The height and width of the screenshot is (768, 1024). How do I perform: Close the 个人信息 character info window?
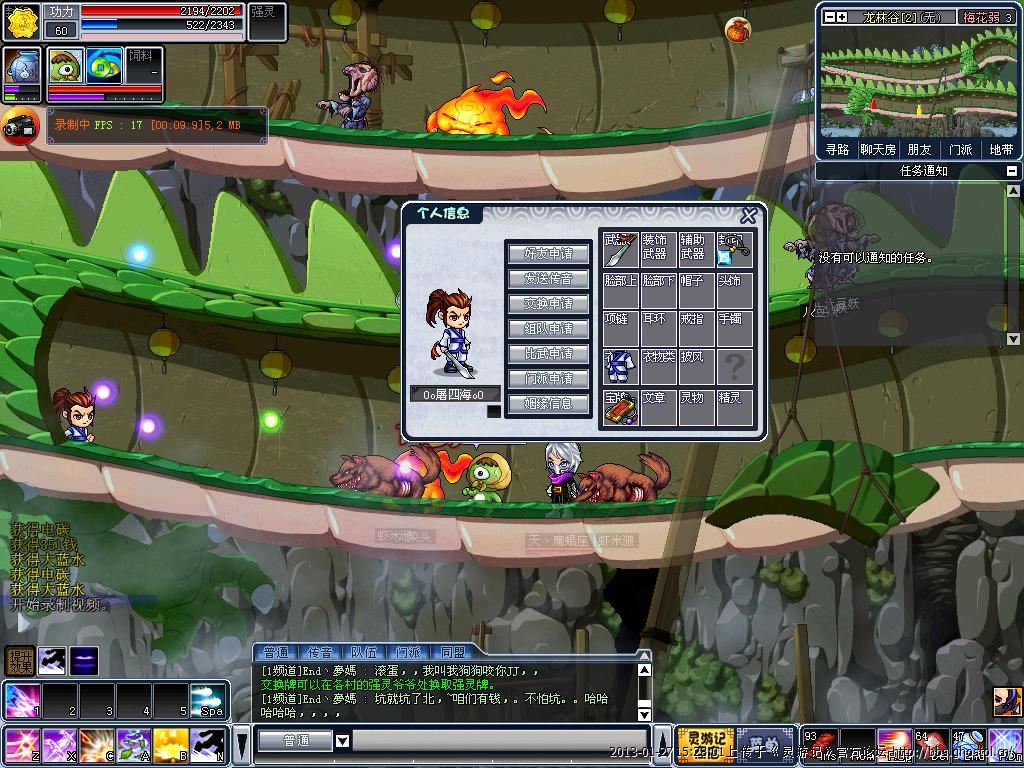[748, 216]
